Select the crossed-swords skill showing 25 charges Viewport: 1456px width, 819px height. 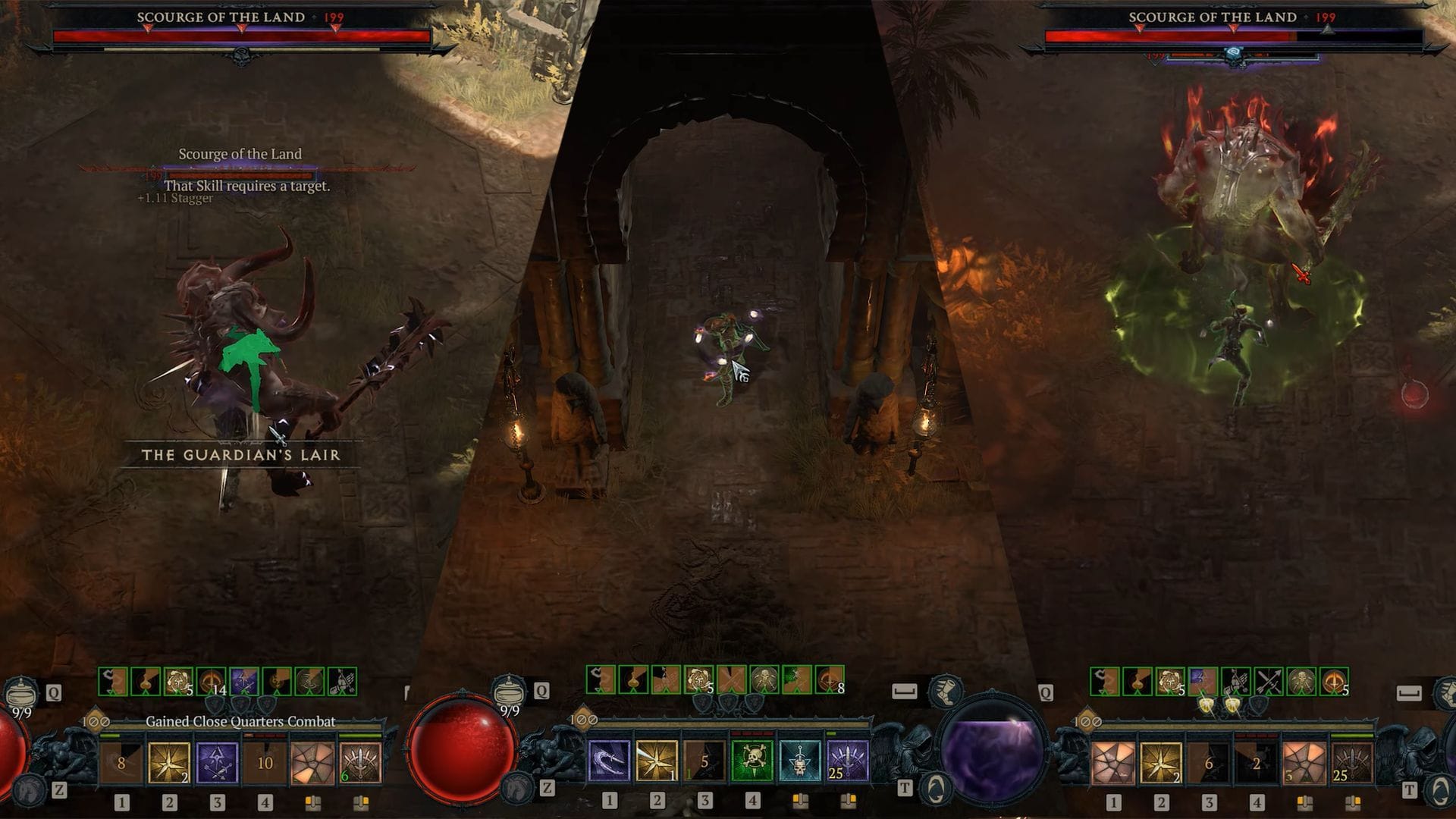(847, 761)
